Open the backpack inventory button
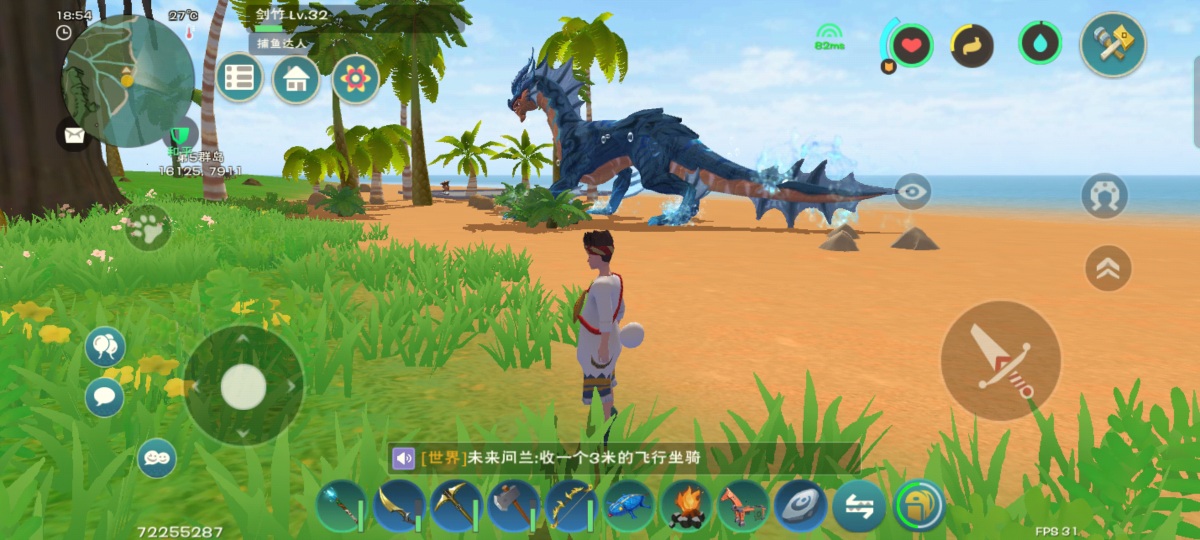The width and height of the screenshot is (1200, 540). pos(919,506)
